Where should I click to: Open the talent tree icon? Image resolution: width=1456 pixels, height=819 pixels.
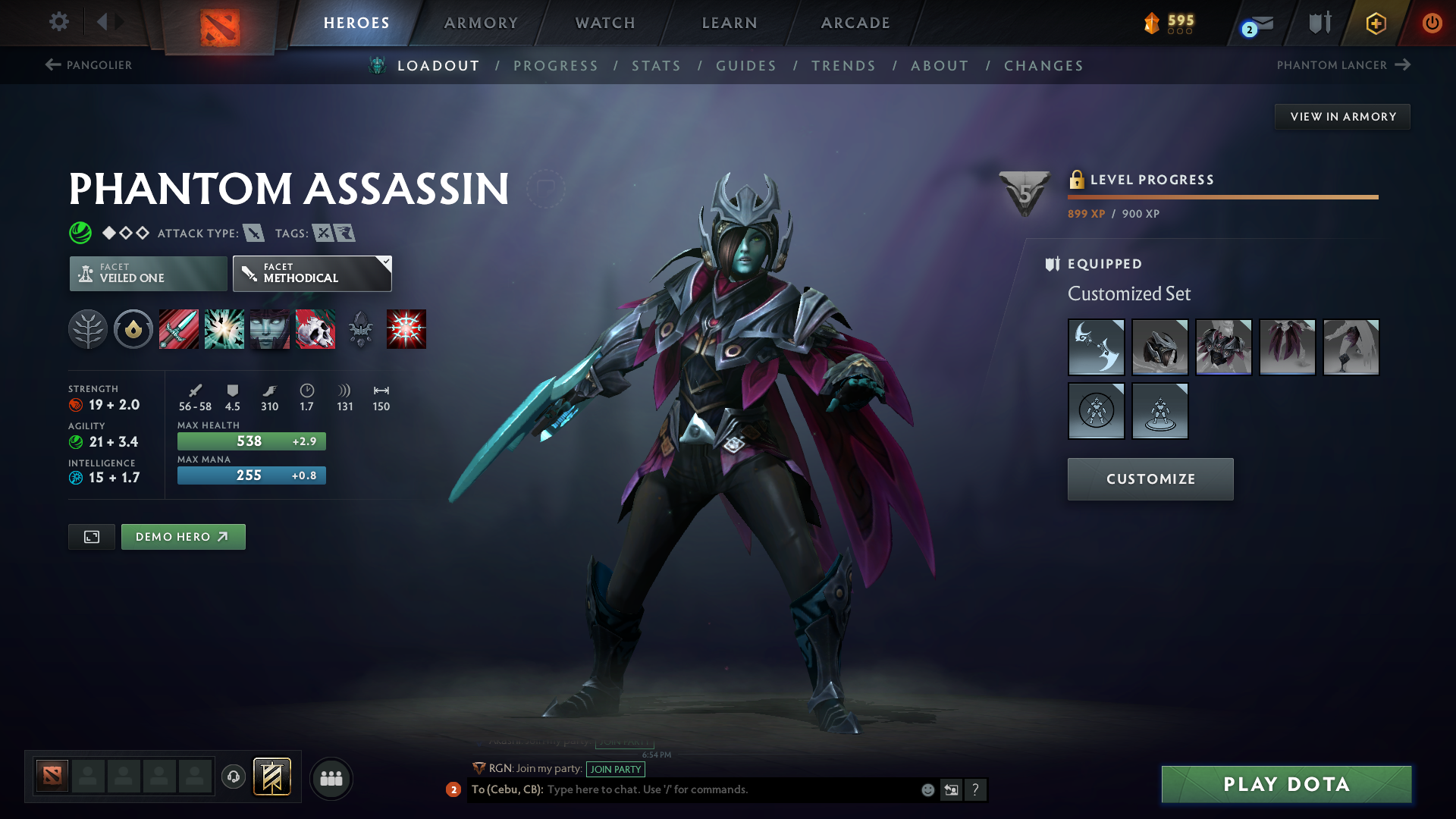88,329
